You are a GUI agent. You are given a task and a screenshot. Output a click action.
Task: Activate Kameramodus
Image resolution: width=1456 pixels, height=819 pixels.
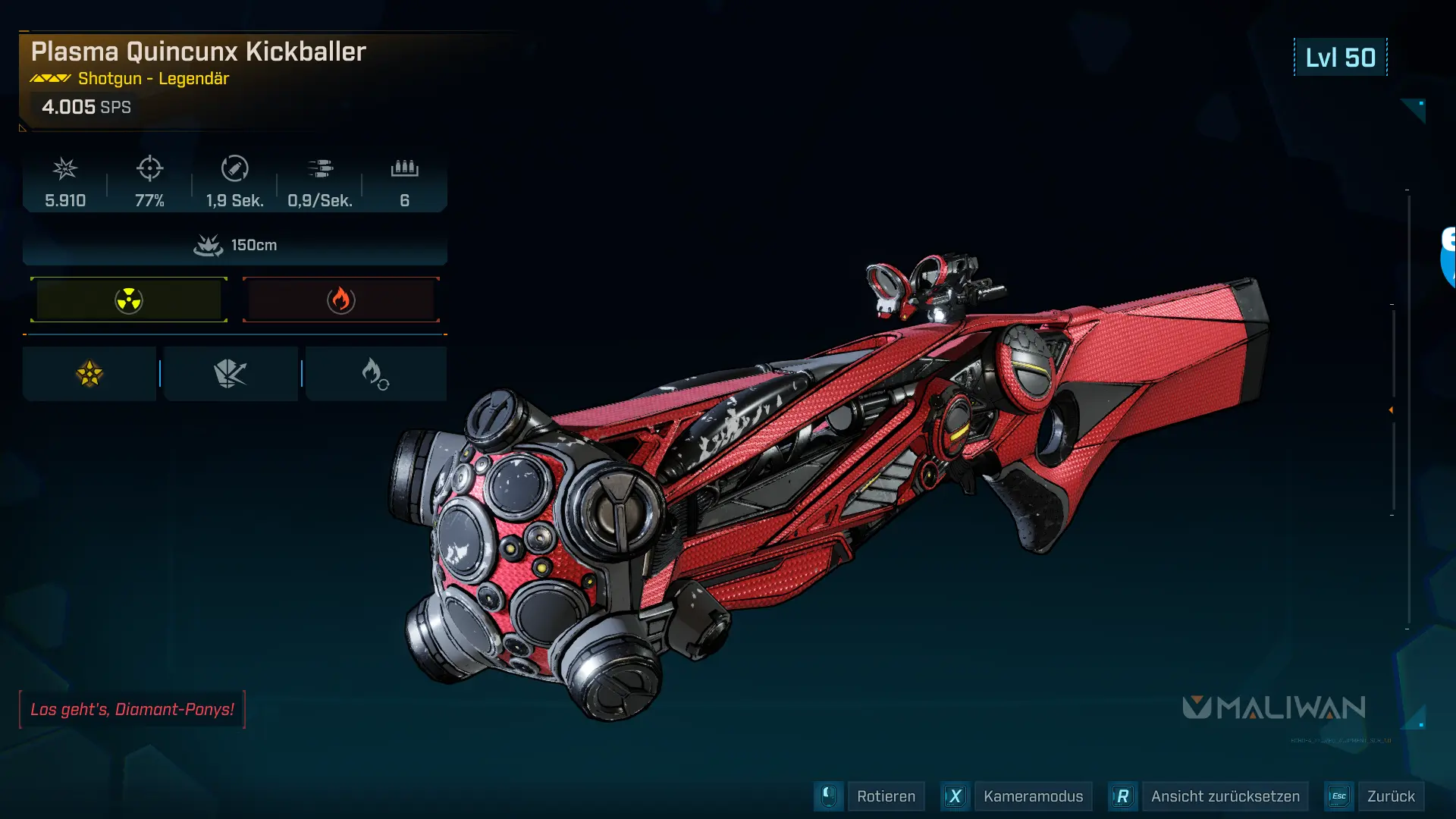(x=1032, y=796)
